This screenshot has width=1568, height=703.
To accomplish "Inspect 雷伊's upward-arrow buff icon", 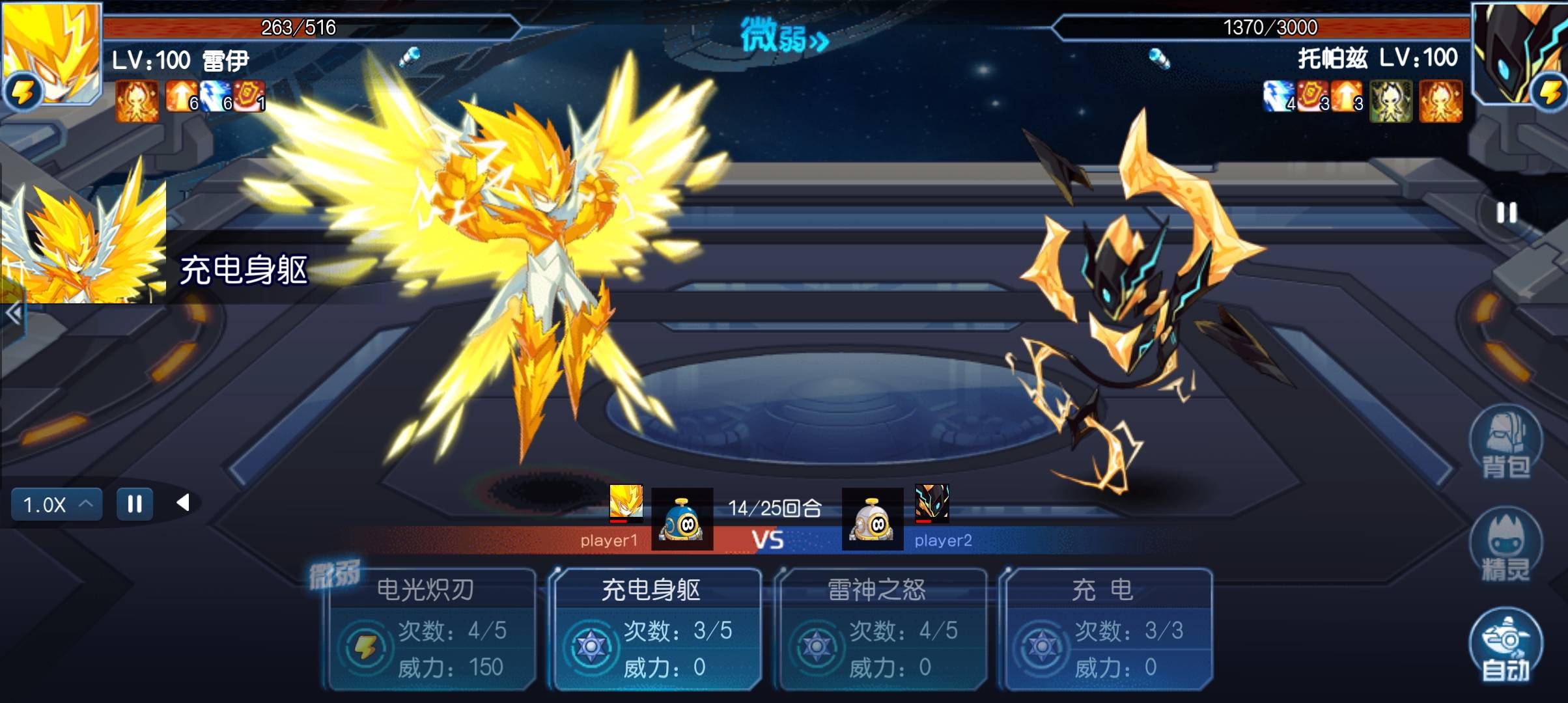I will (180, 98).
